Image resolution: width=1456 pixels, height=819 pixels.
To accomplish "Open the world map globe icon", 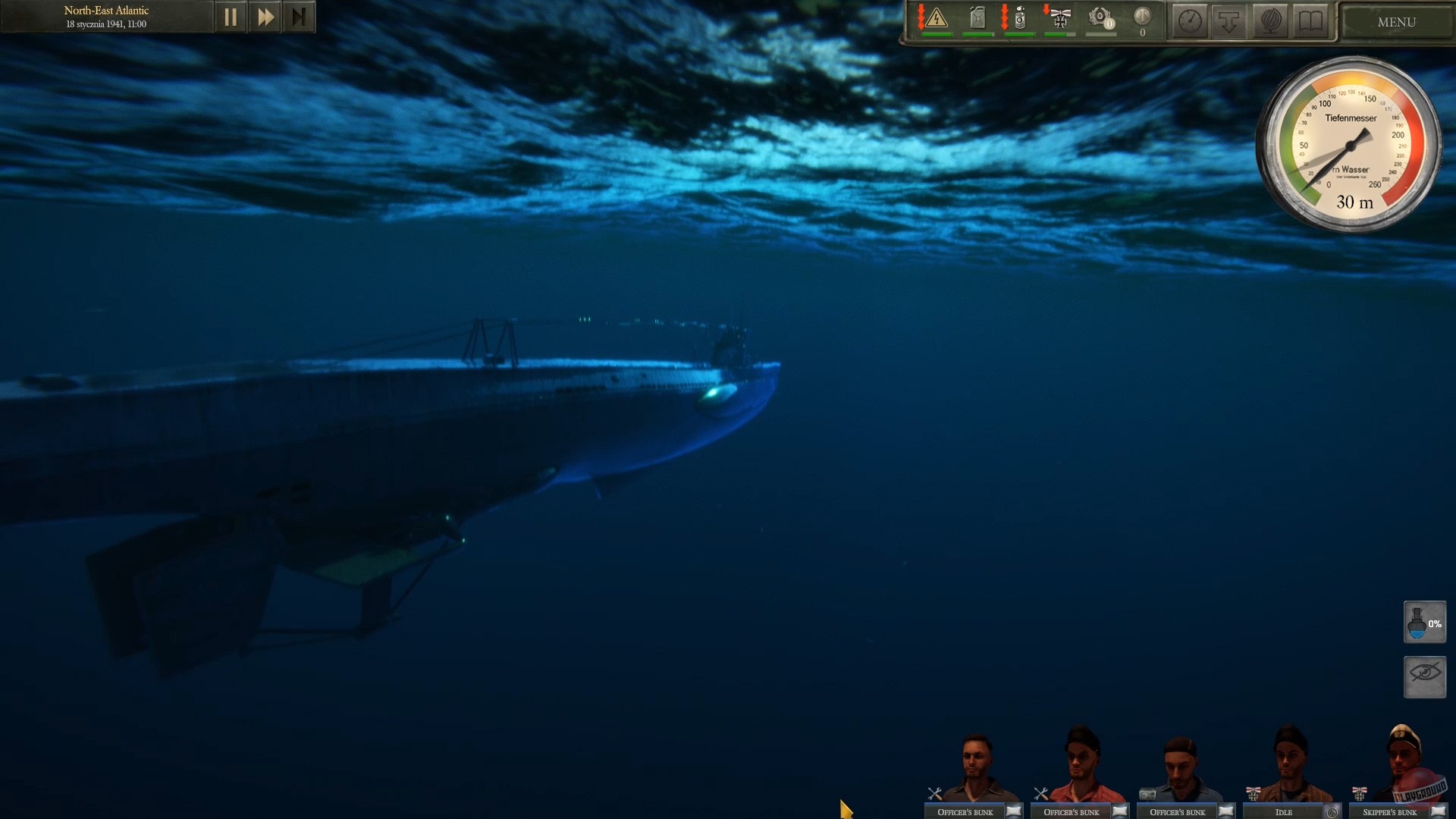I will point(1271,21).
